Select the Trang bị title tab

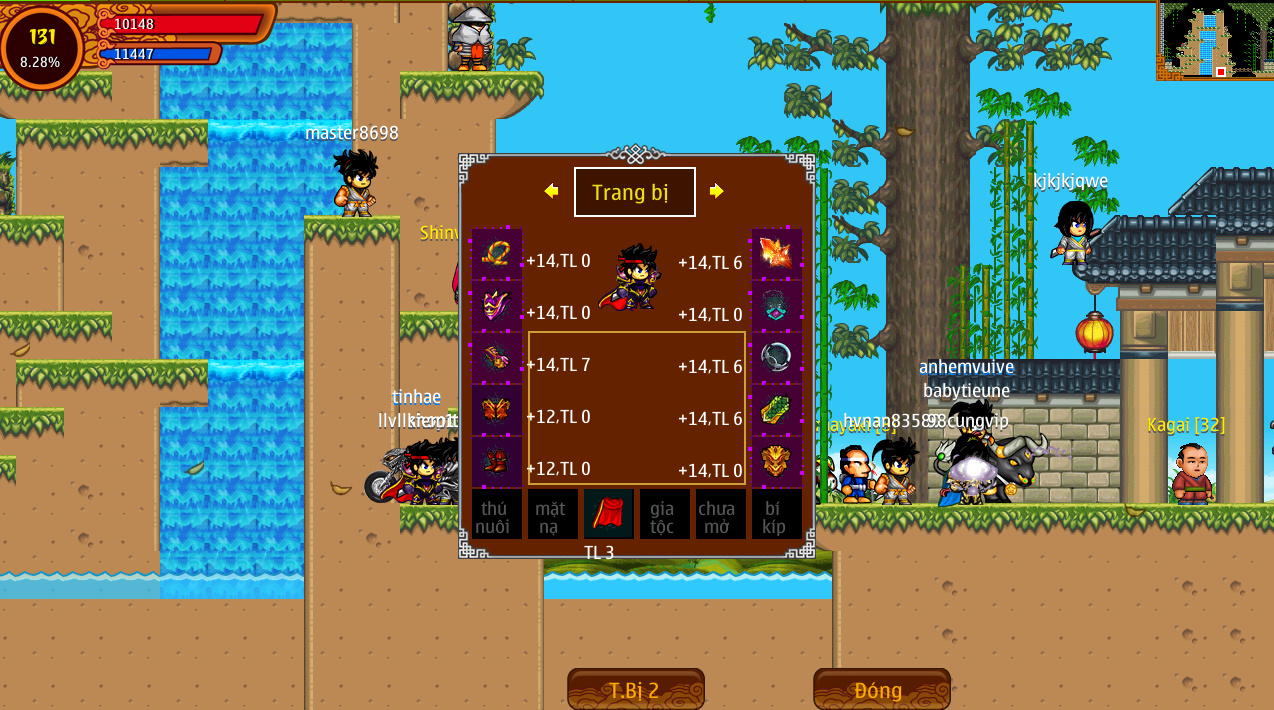point(634,192)
